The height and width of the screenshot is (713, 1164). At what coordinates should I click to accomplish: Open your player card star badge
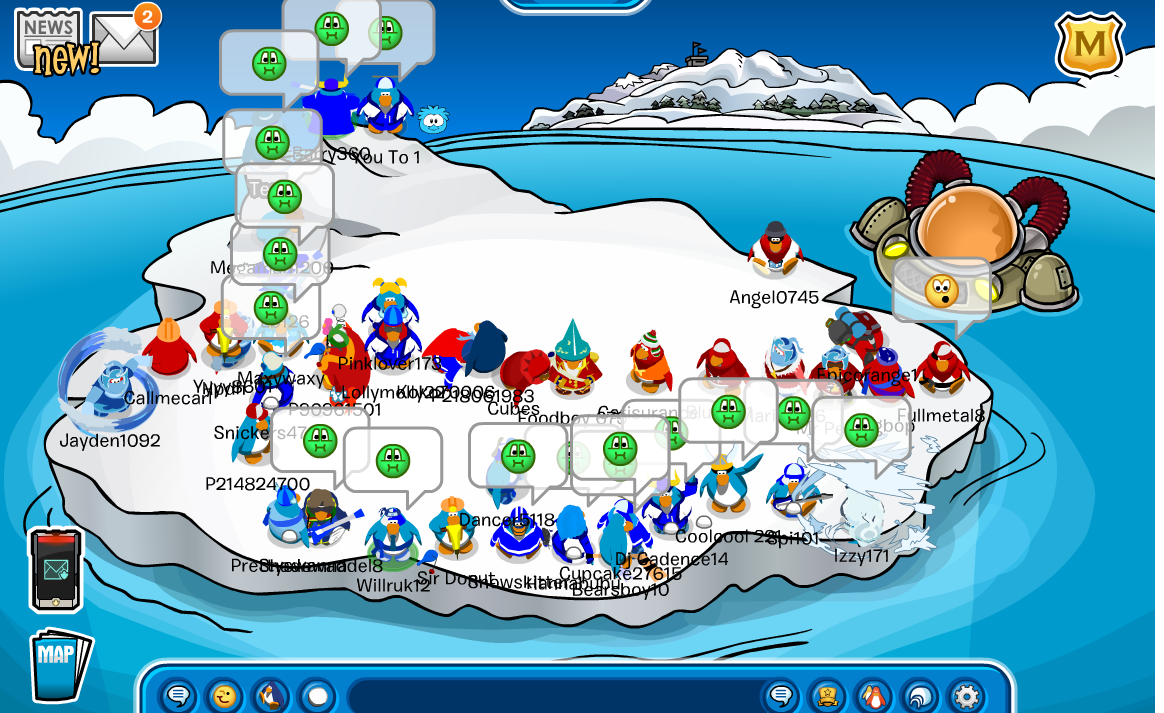tap(828, 696)
